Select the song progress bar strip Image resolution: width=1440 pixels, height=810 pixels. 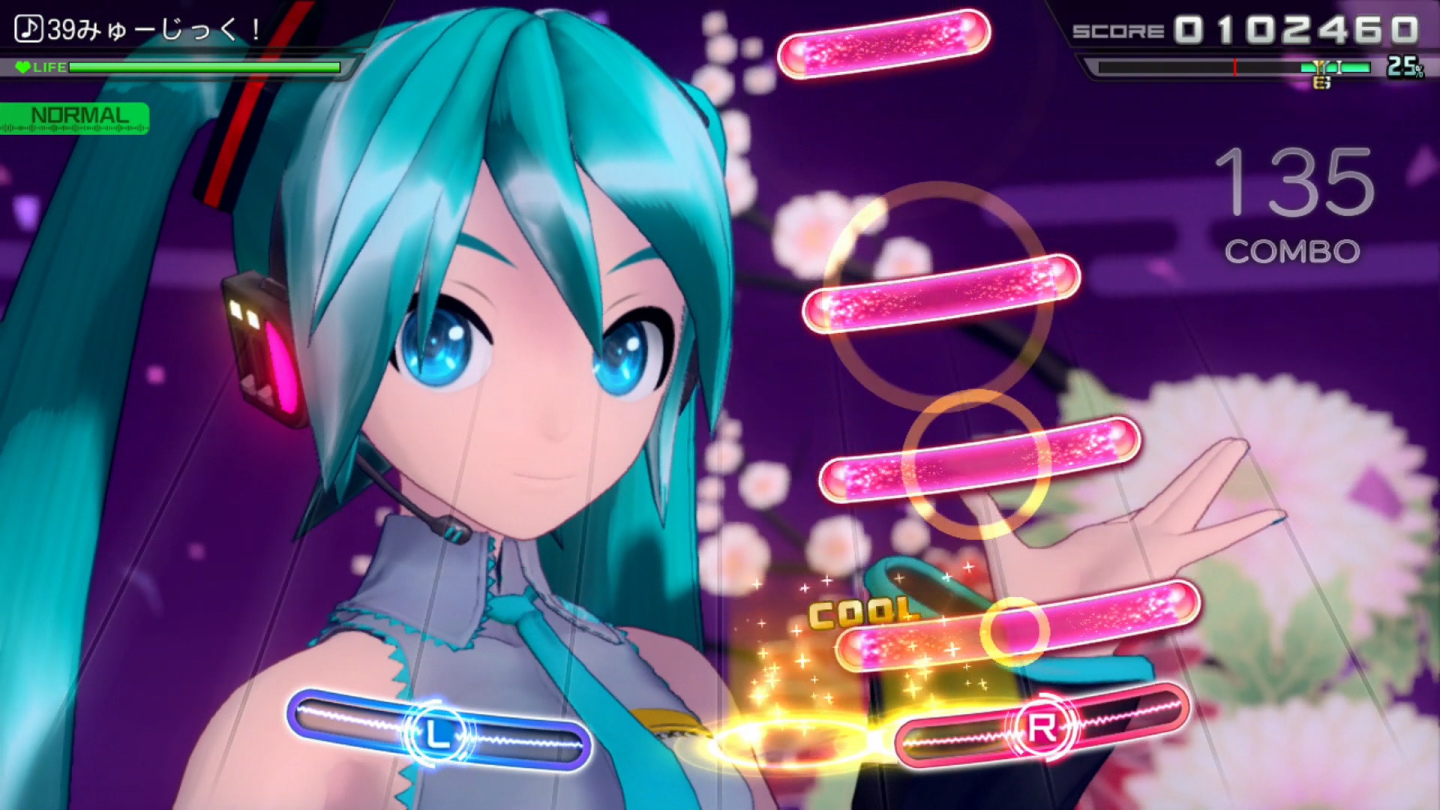click(1230, 68)
